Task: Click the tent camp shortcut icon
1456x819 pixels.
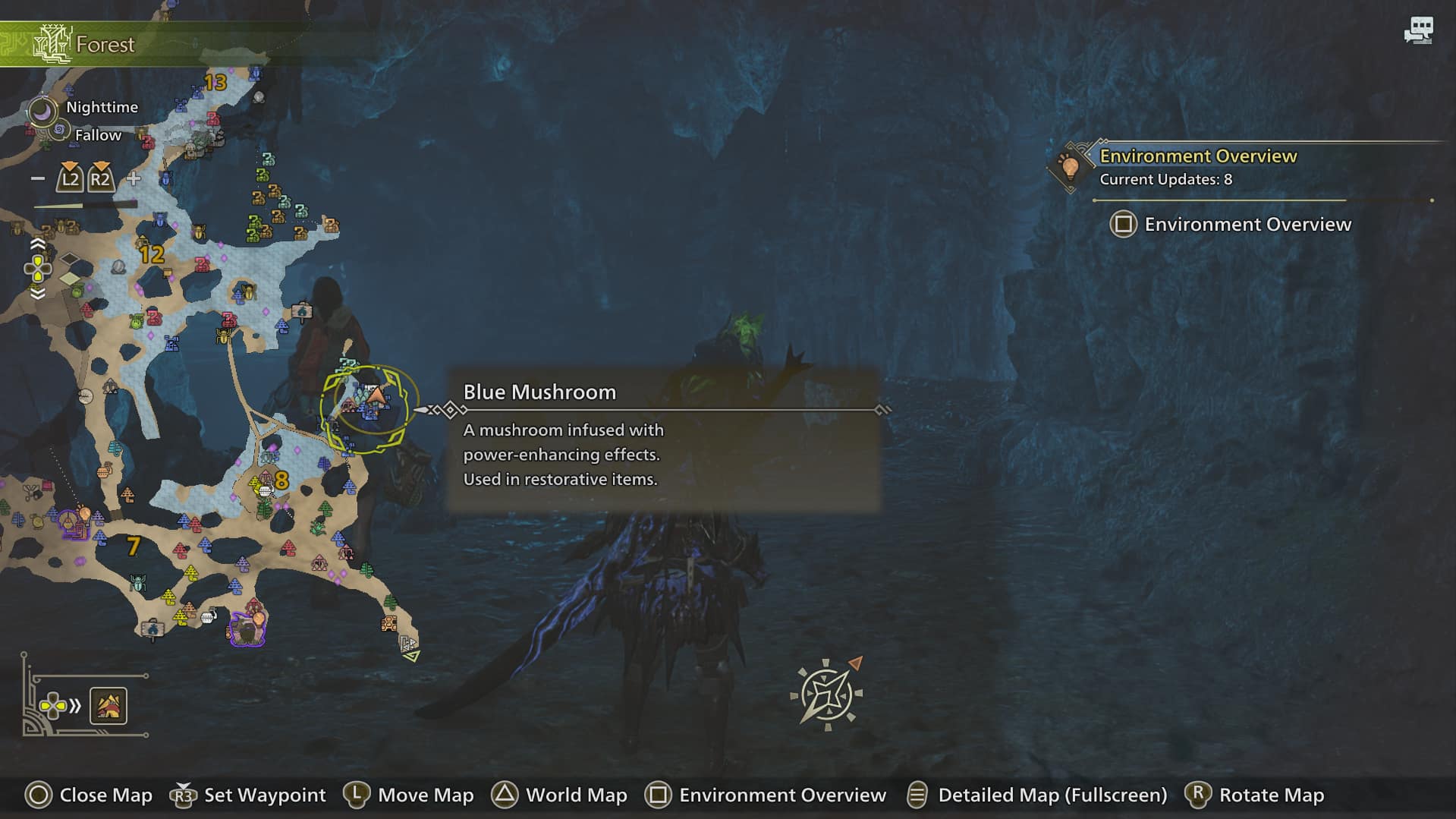Action: pos(108,706)
